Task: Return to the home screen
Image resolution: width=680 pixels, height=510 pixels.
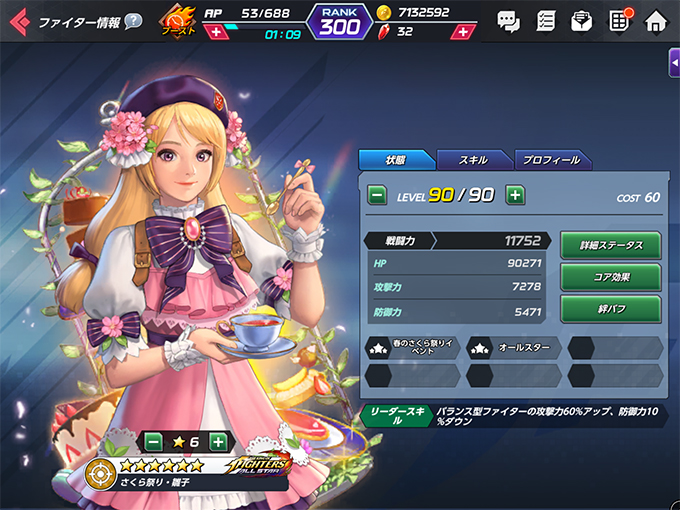Action: point(656,20)
